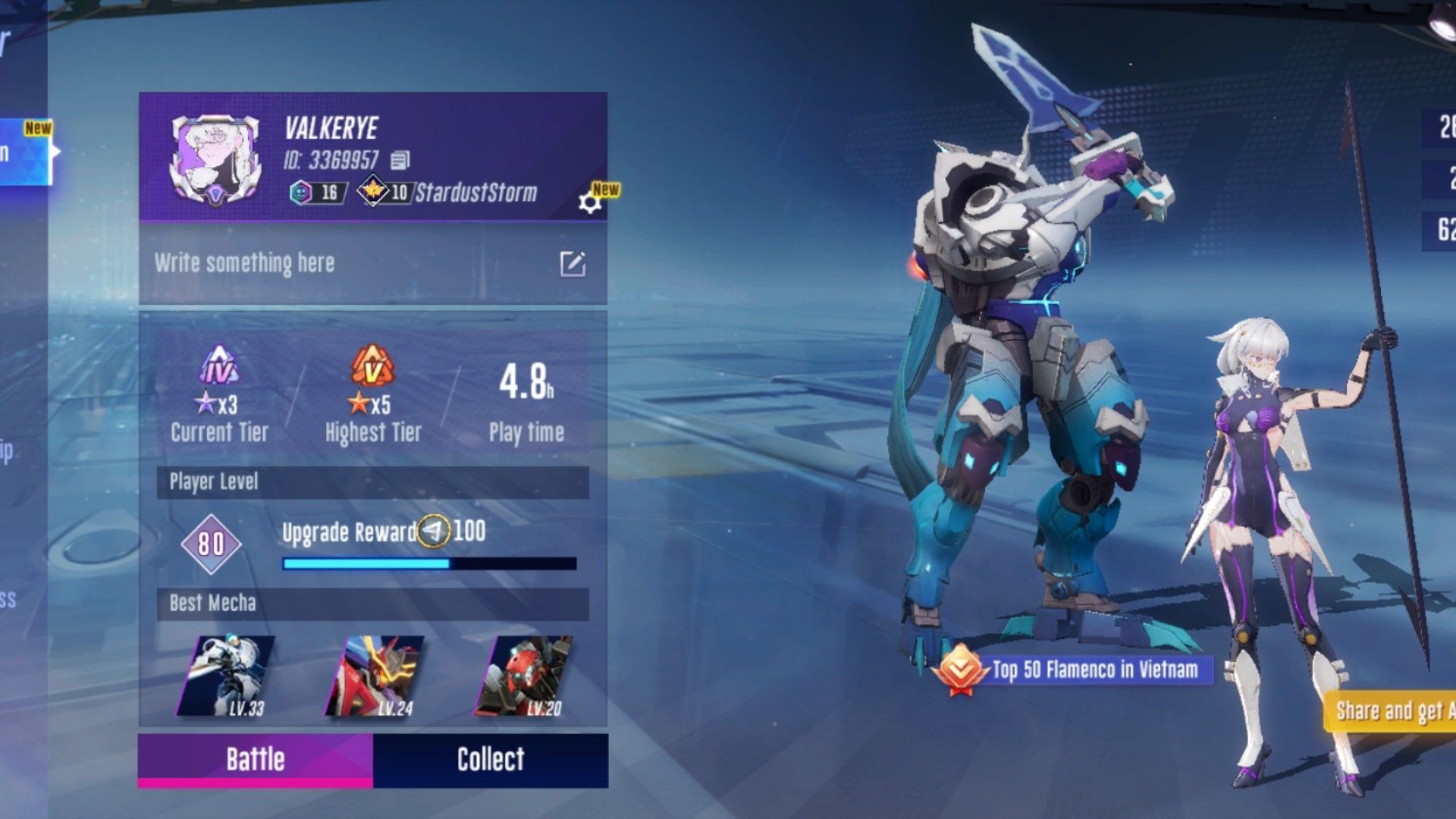Select the LV.24 red mecha thumbnail
The height and width of the screenshot is (819, 1456).
coord(375,676)
